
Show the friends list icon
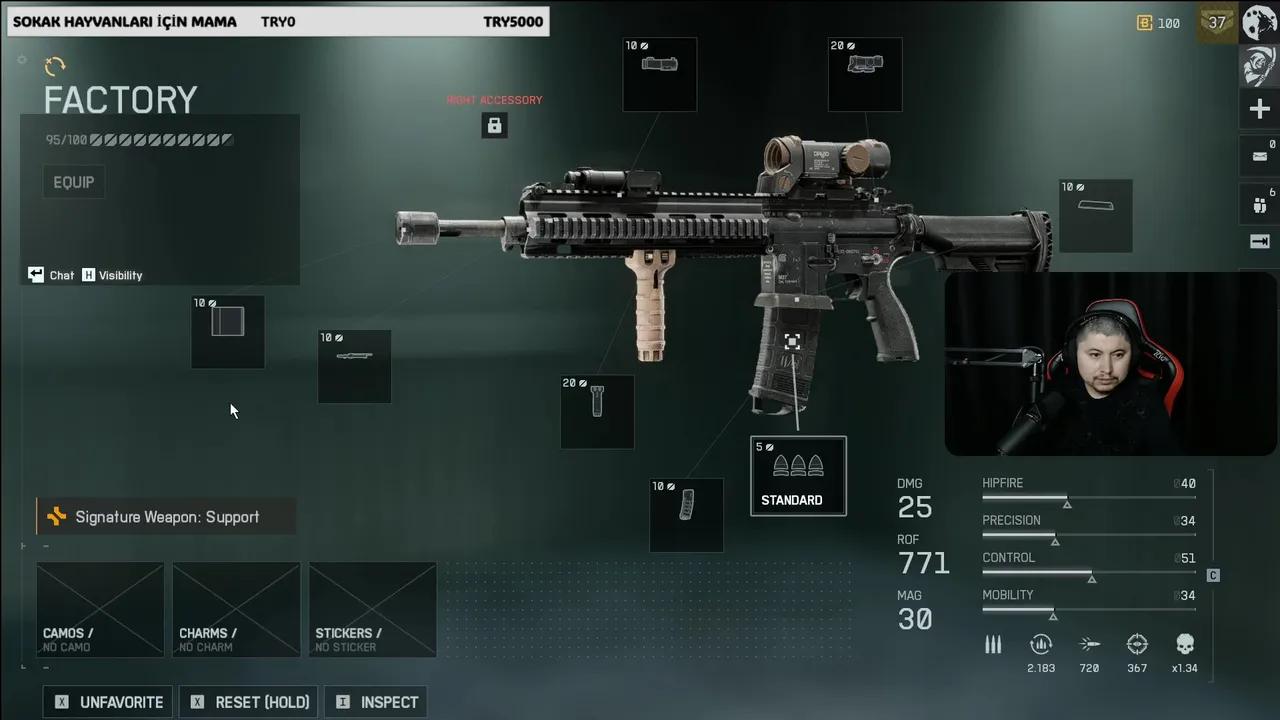(x=1259, y=202)
